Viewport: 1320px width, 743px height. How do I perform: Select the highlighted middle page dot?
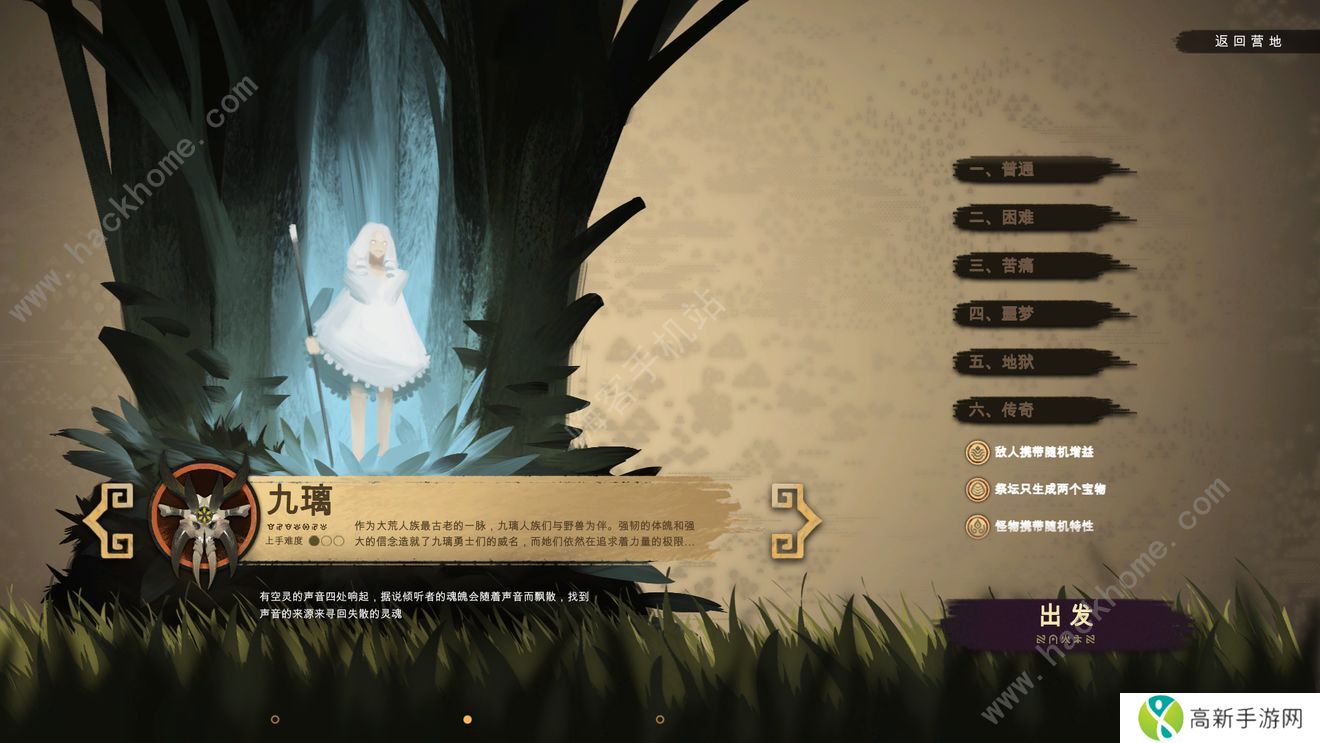tap(467, 719)
